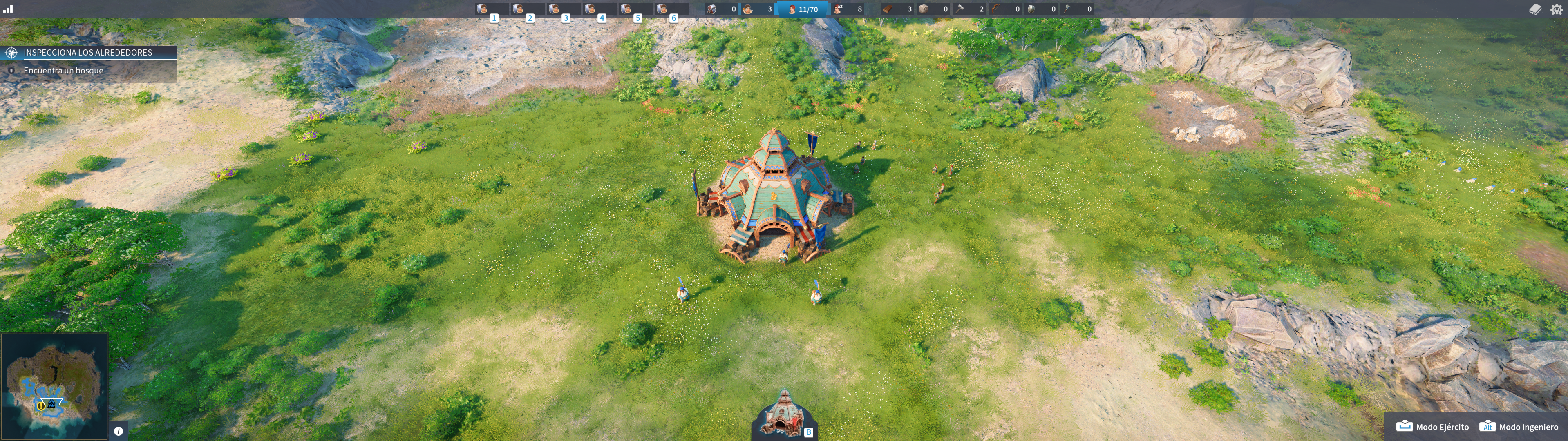1568x441 pixels.
Task: Click the population counter 11/70
Action: pyautogui.click(x=803, y=9)
